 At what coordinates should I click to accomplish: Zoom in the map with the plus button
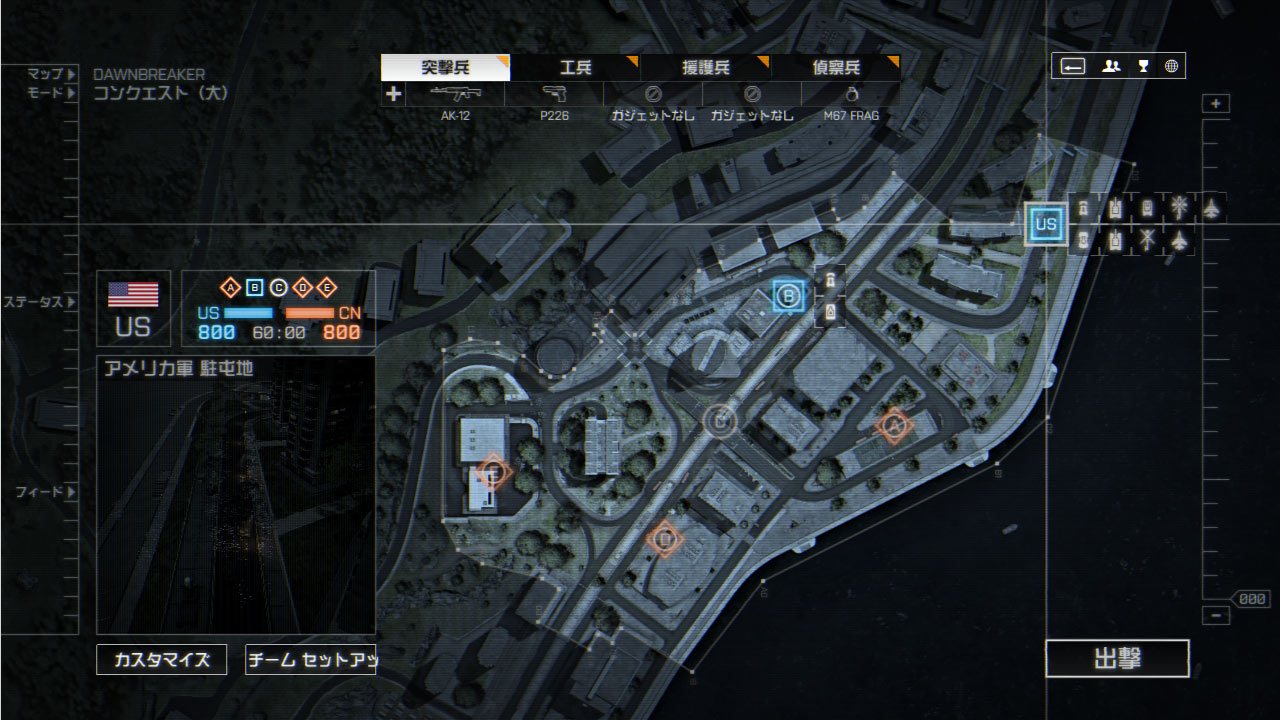point(1216,104)
